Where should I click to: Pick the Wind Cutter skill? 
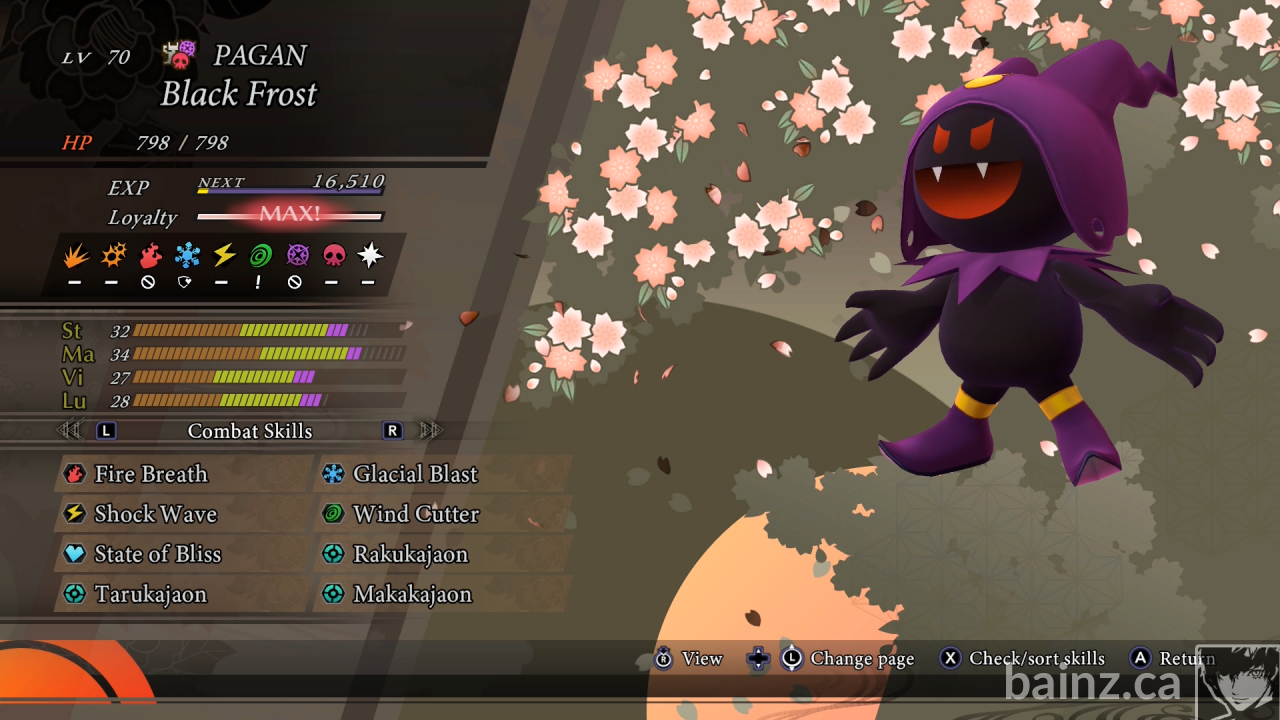[x=415, y=514]
